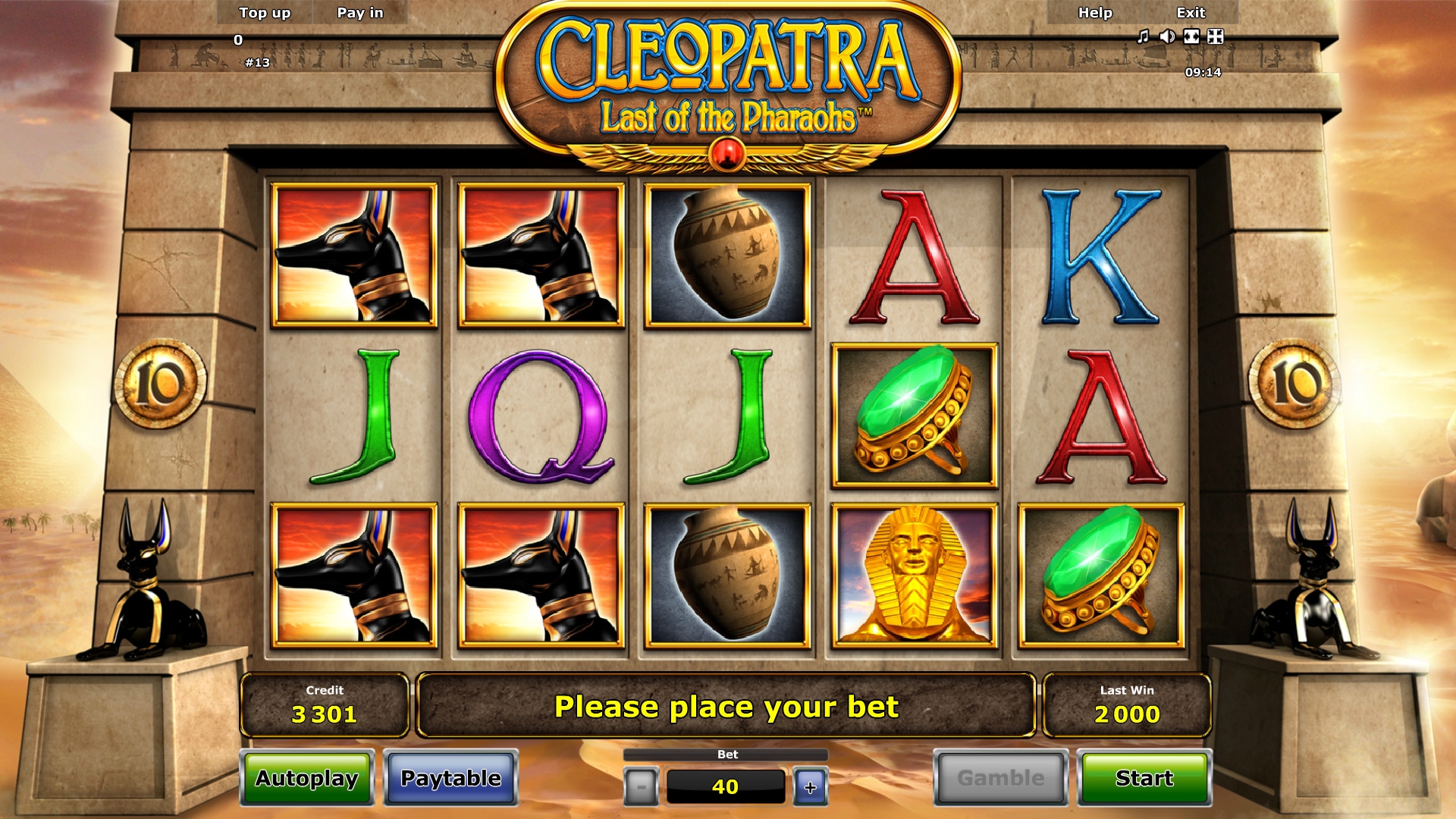Click the greyed-out Gamble button
The height and width of the screenshot is (819, 1456).
coord(1000,778)
